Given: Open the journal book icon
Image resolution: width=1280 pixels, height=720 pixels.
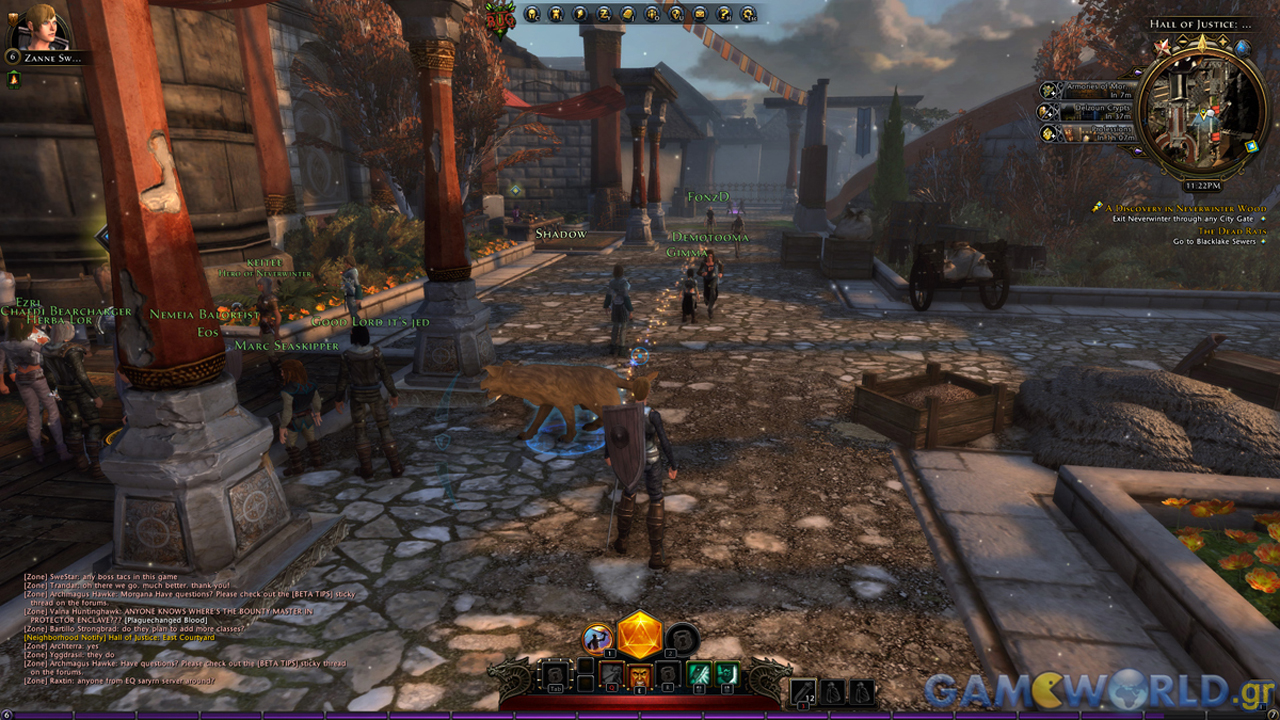Looking at the screenshot, I should [628, 14].
